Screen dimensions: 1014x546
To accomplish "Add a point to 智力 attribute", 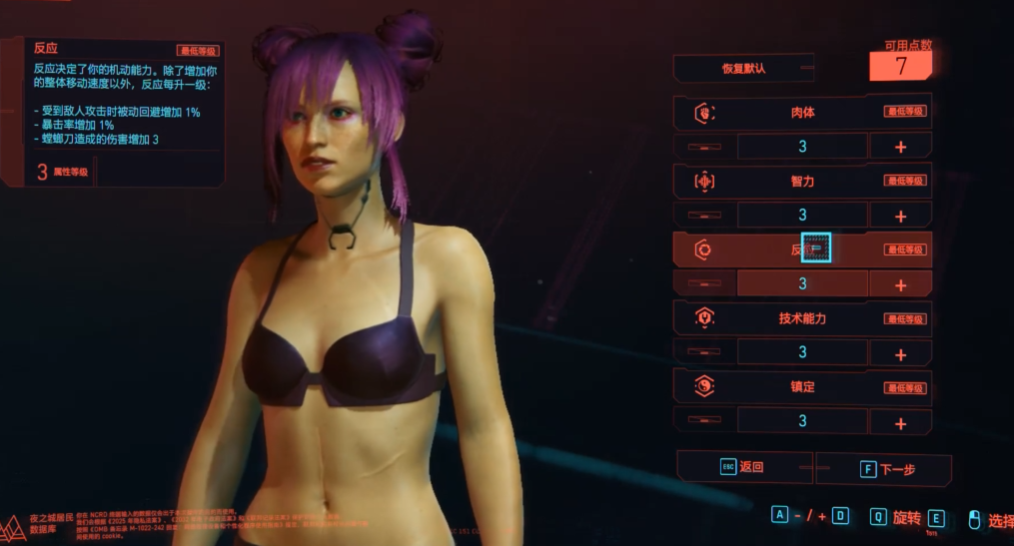I will coord(900,216).
